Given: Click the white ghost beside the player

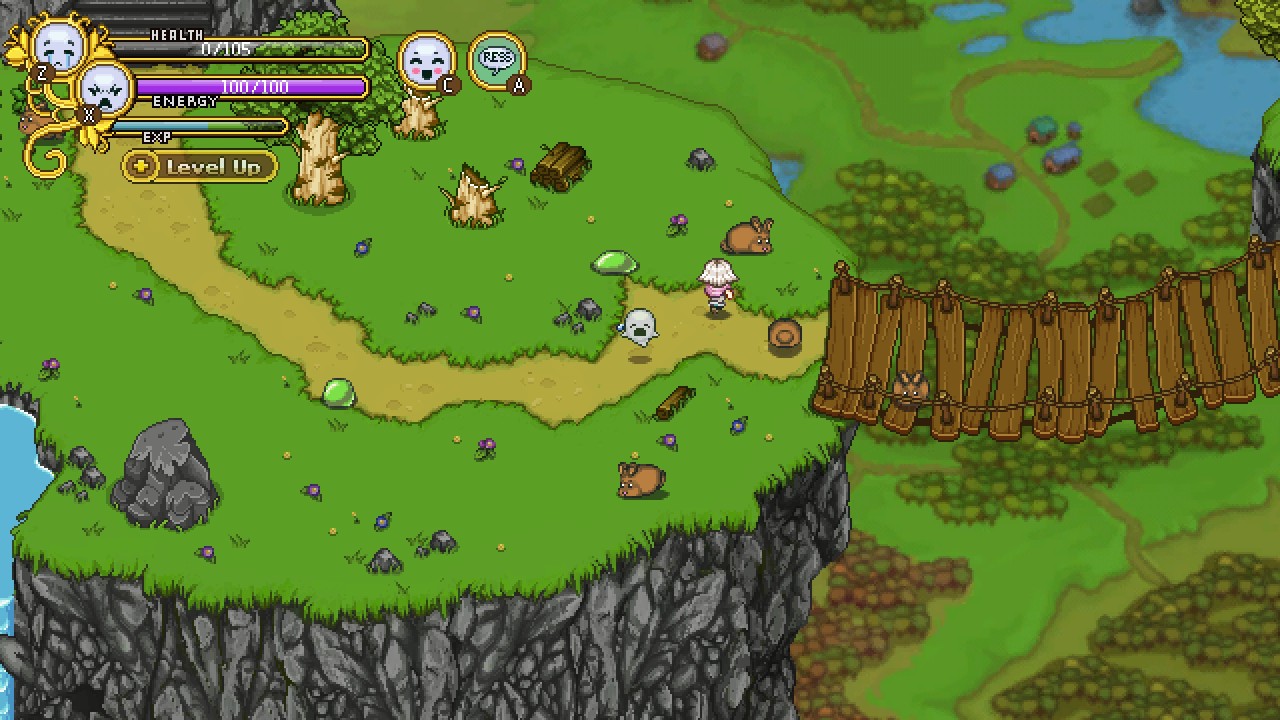Looking at the screenshot, I should (640, 325).
